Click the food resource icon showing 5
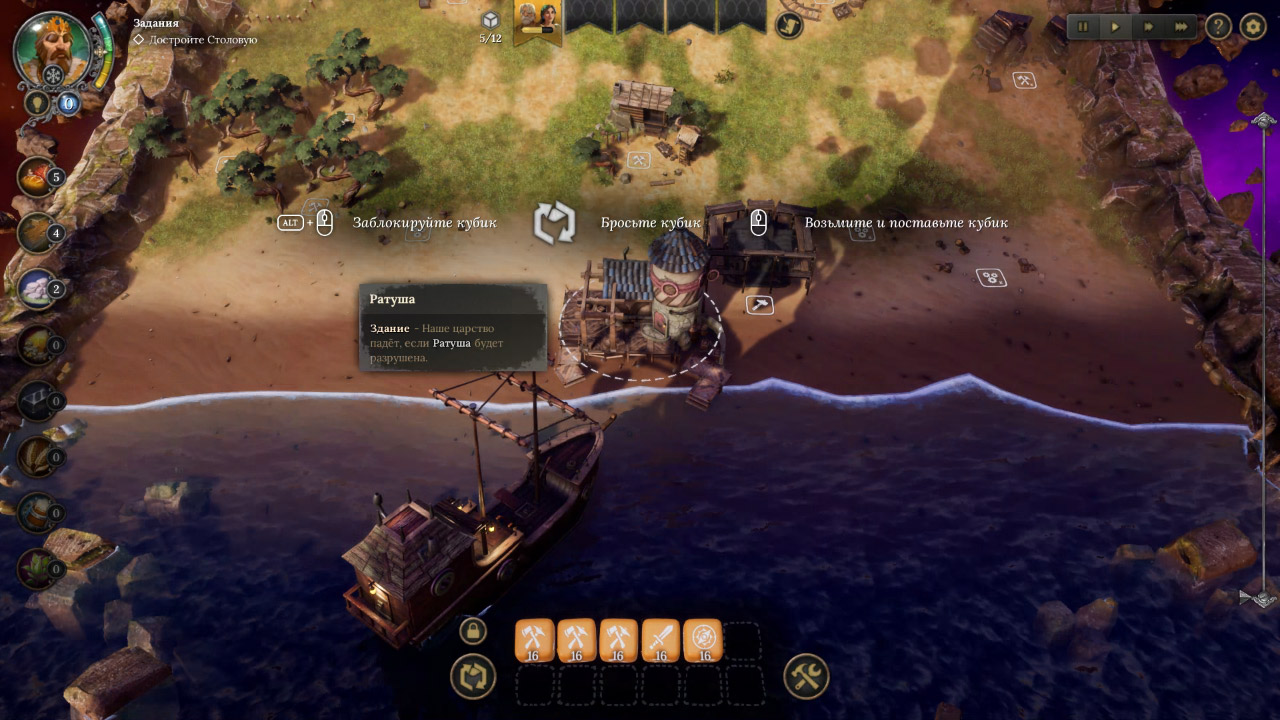 [37, 177]
